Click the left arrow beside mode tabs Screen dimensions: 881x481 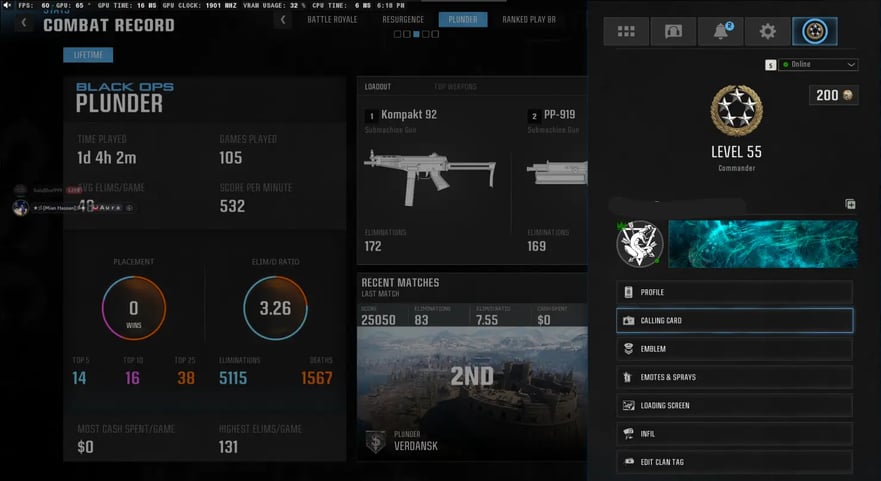[x=283, y=19]
